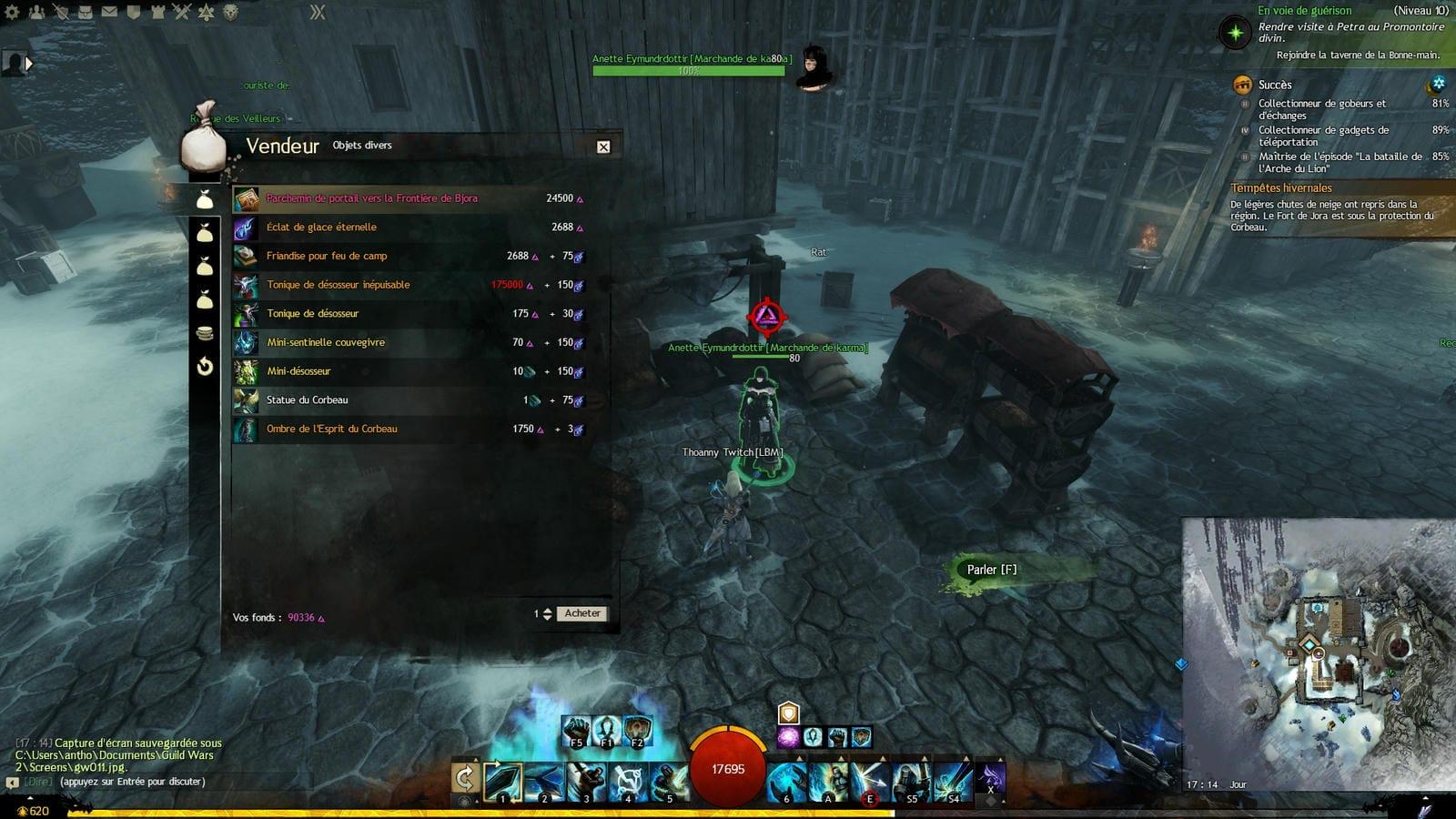Viewport: 1456px width, 819px height.
Task: Close the Vendeur window
Action: coord(603,147)
